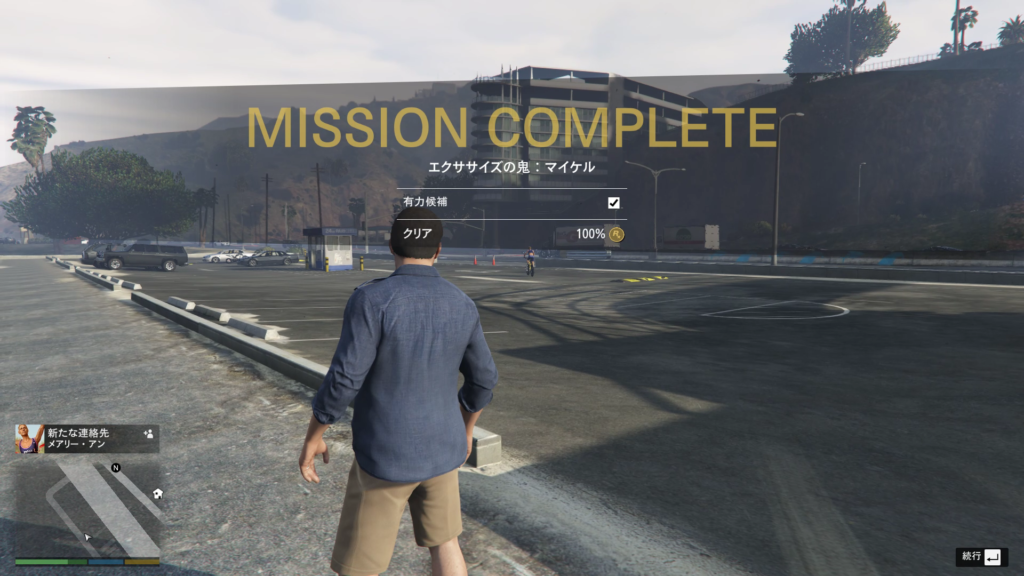Image resolution: width=1024 pixels, height=576 pixels.
Task: Open the メアリー・アン new contact notification
Action: pyautogui.click(x=87, y=439)
